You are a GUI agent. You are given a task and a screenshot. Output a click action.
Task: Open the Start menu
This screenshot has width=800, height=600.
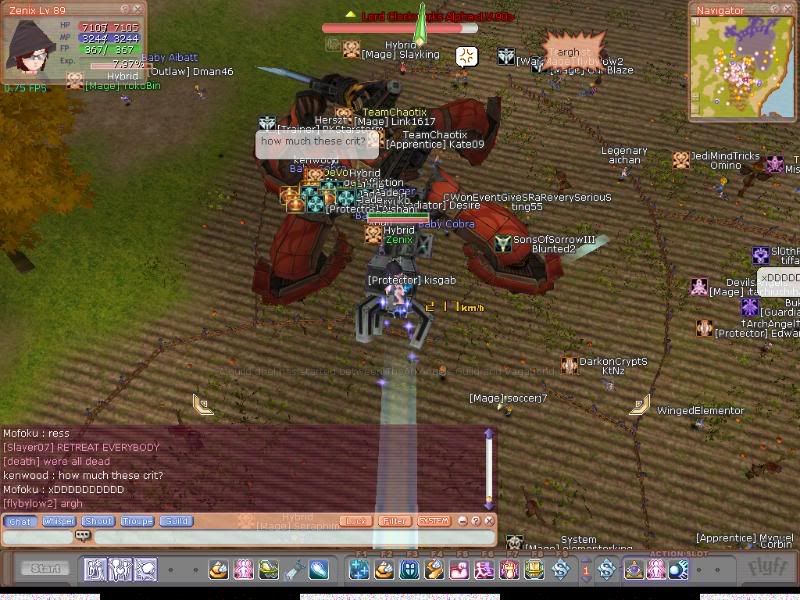tap(44, 569)
